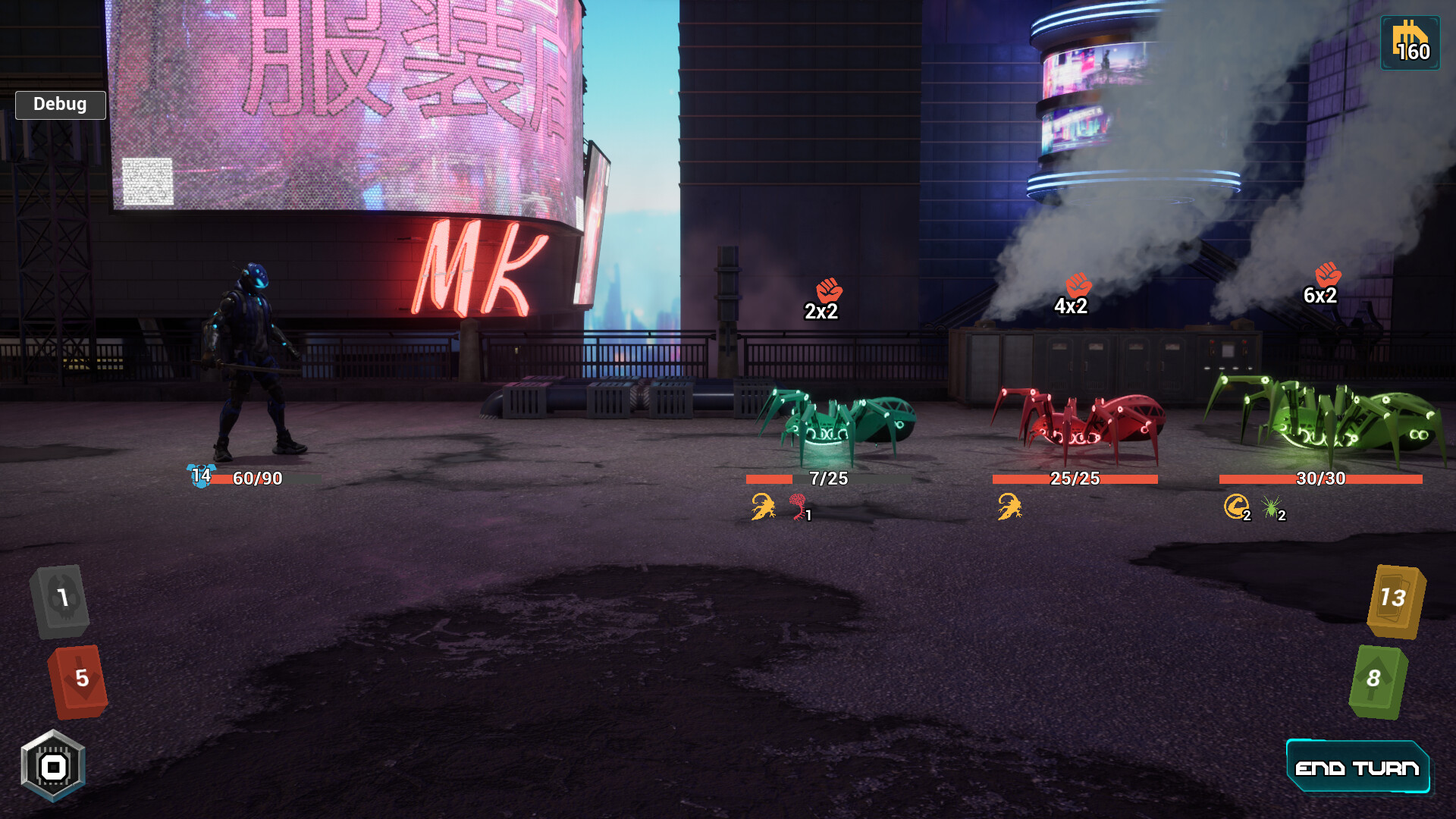Open the Debug panel
1456x819 pixels.
tap(60, 105)
